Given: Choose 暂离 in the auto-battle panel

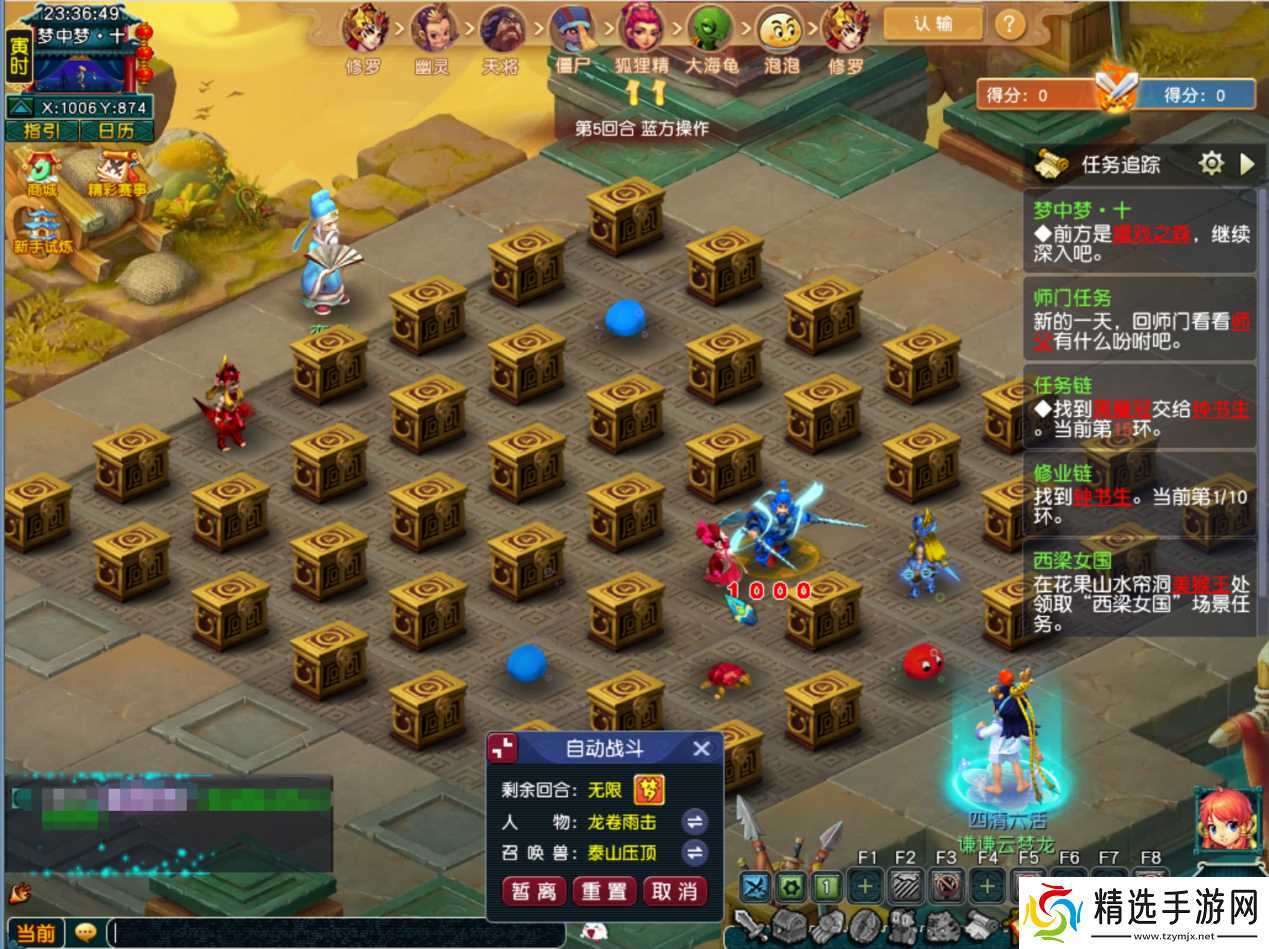Looking at the screenshot, I should tap(535, 891).
